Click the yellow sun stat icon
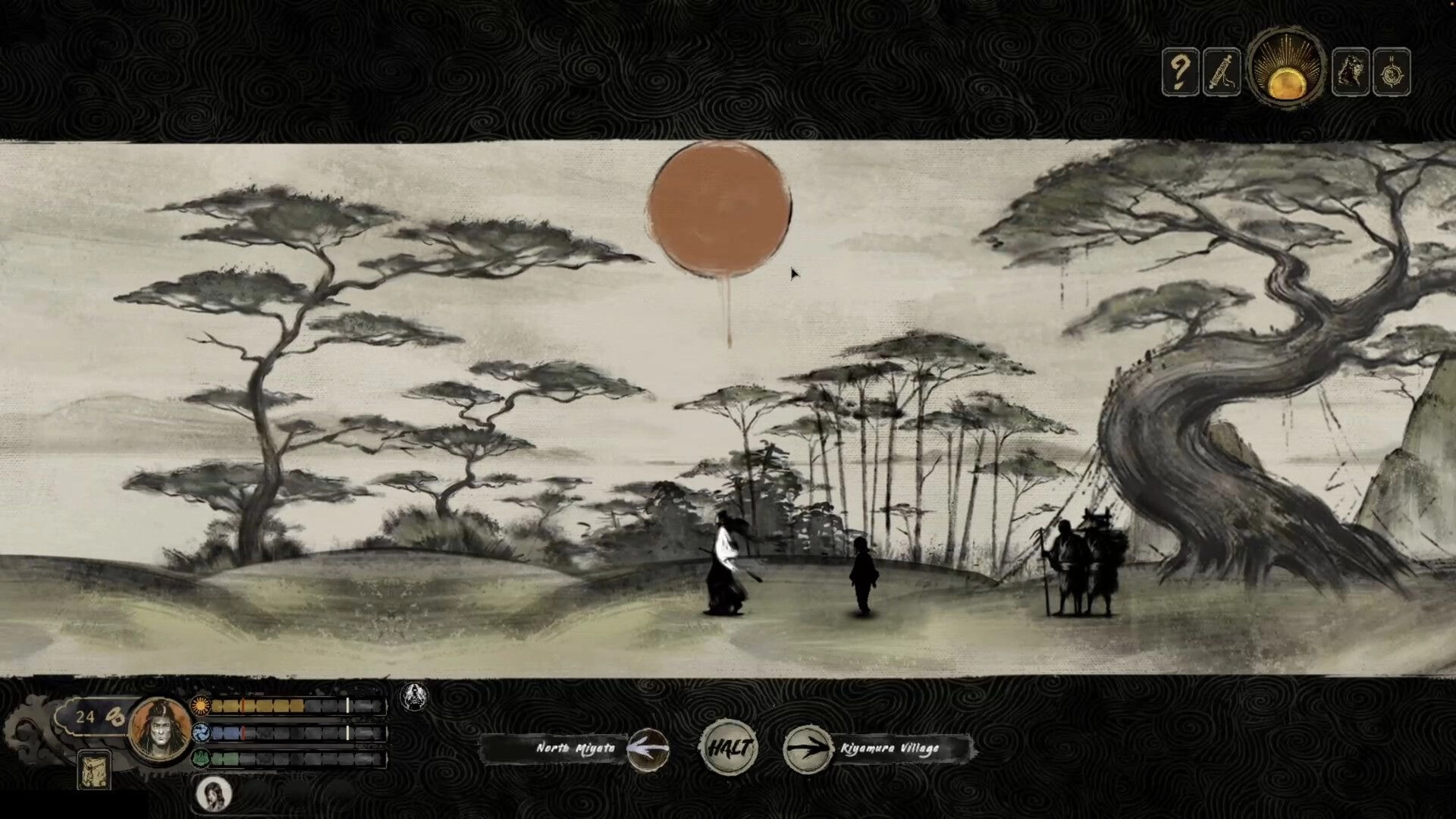 (201, 704)
